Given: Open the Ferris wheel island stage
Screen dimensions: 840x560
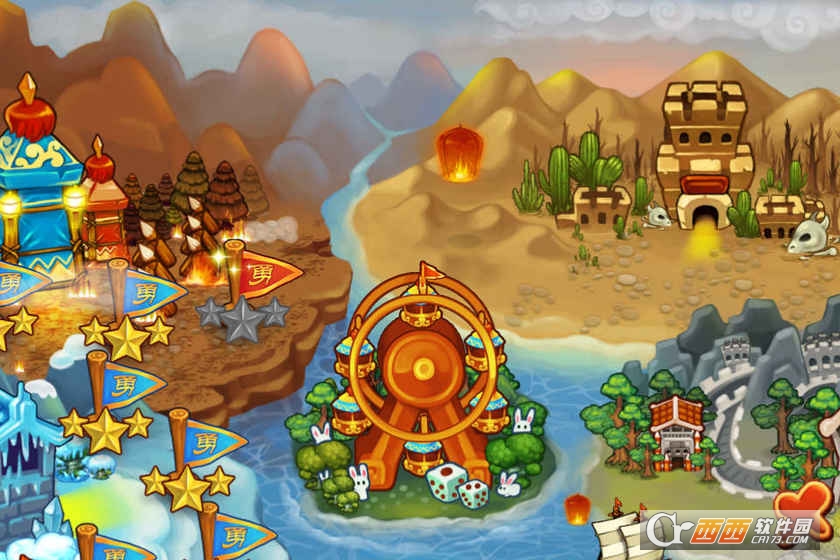Looking at the screenshot, I should [x=420, y=375].
